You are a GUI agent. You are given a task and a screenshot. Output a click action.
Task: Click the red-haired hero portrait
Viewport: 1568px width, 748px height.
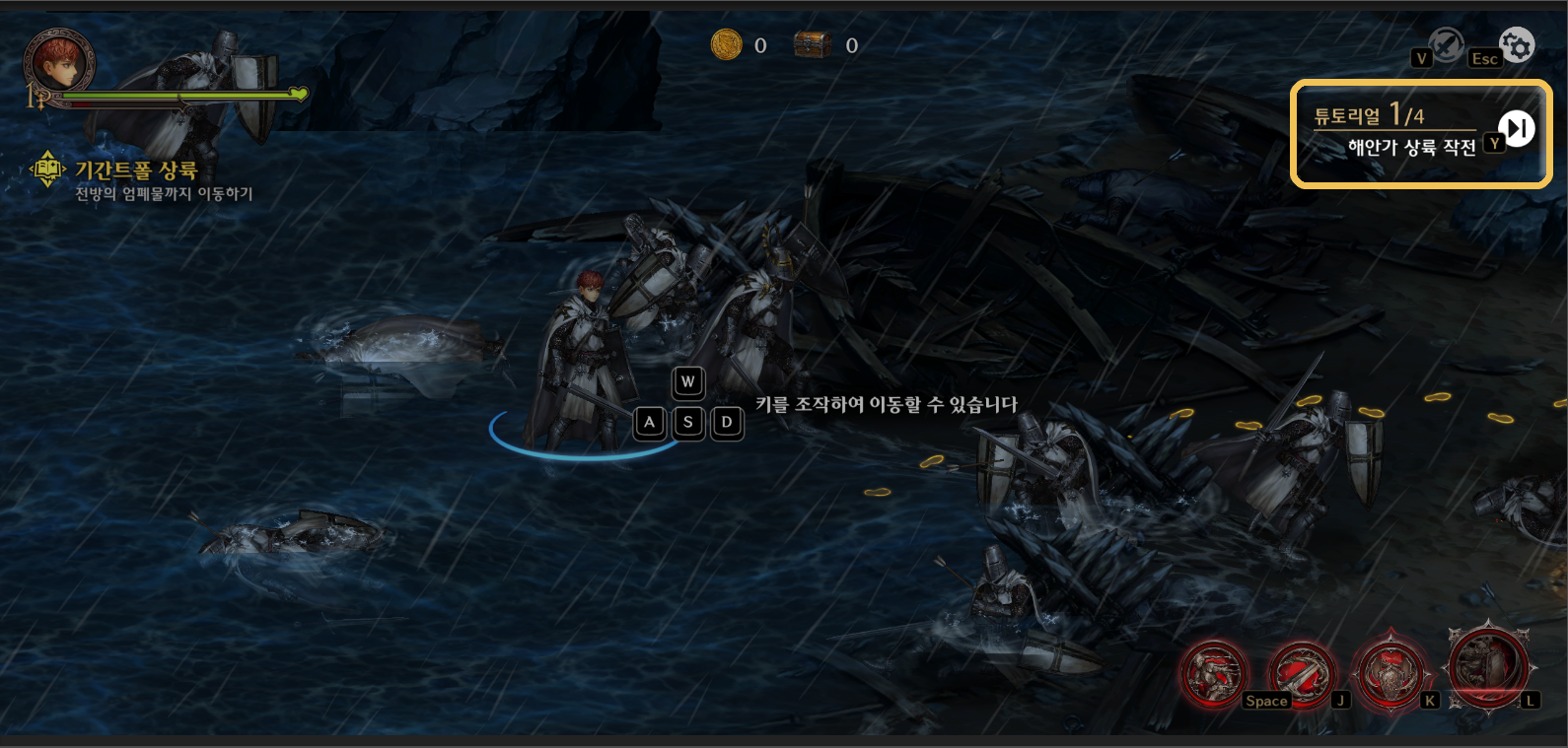(59, 61)
